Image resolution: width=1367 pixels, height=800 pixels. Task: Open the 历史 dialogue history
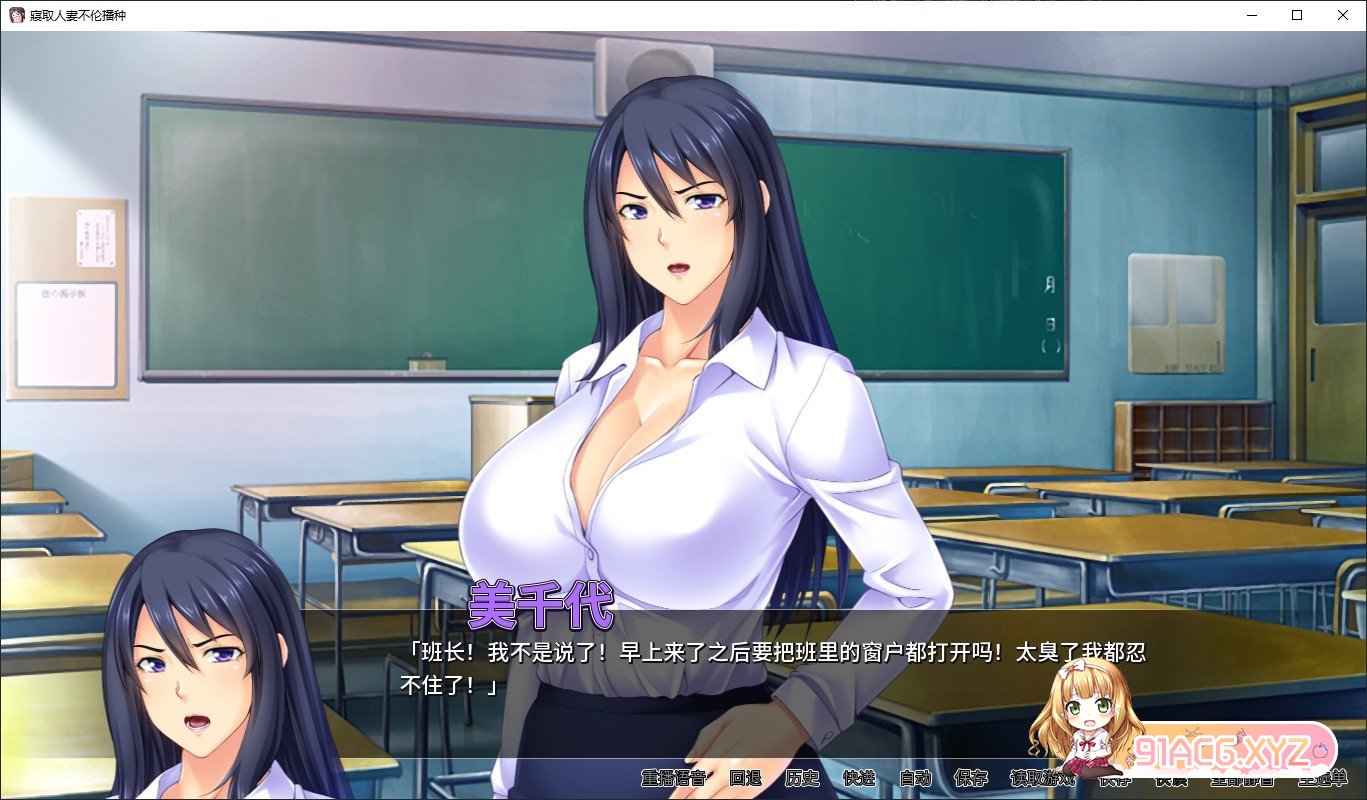pos(802,778)
